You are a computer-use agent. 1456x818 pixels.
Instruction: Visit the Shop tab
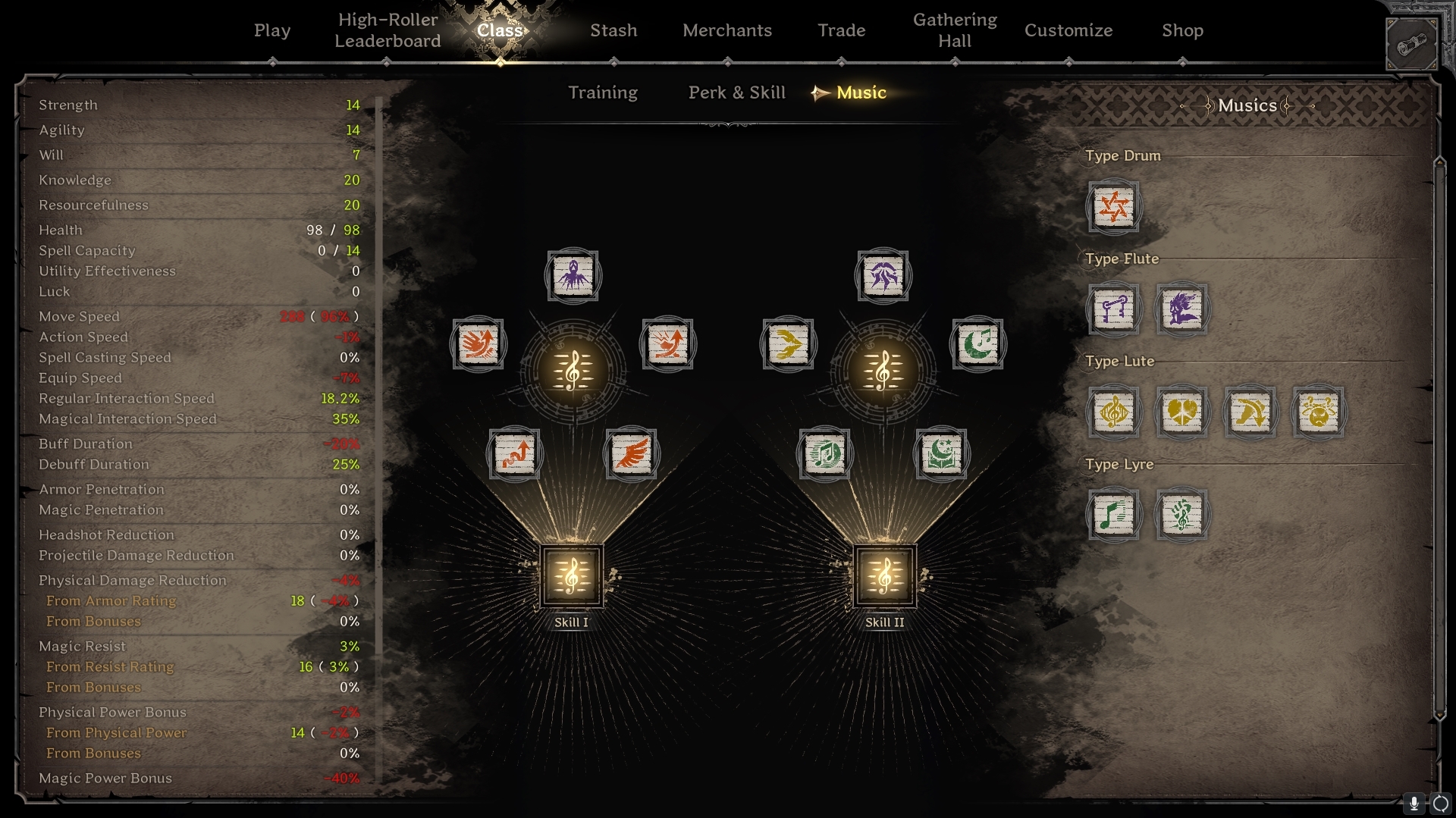(1182, 30)
